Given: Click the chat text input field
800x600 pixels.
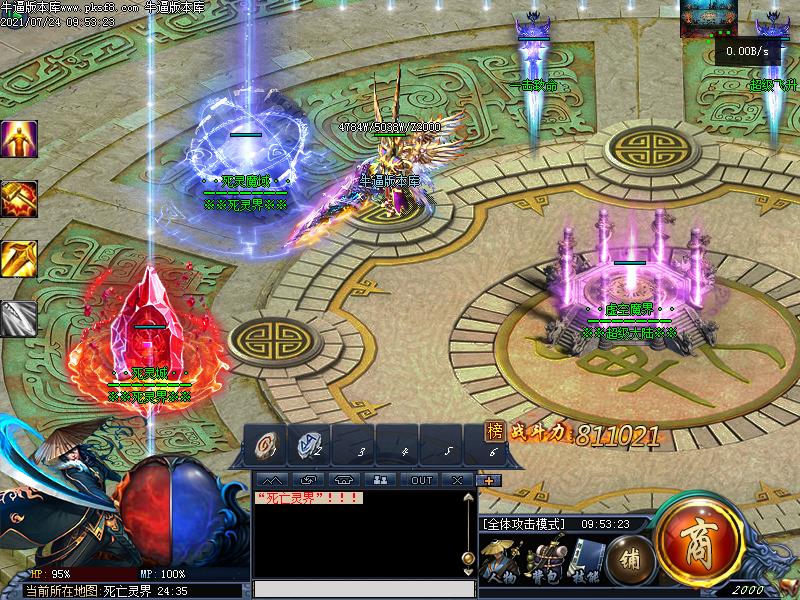Looking at the screenshot, I should pyautogui.click(x=360, y=589).
